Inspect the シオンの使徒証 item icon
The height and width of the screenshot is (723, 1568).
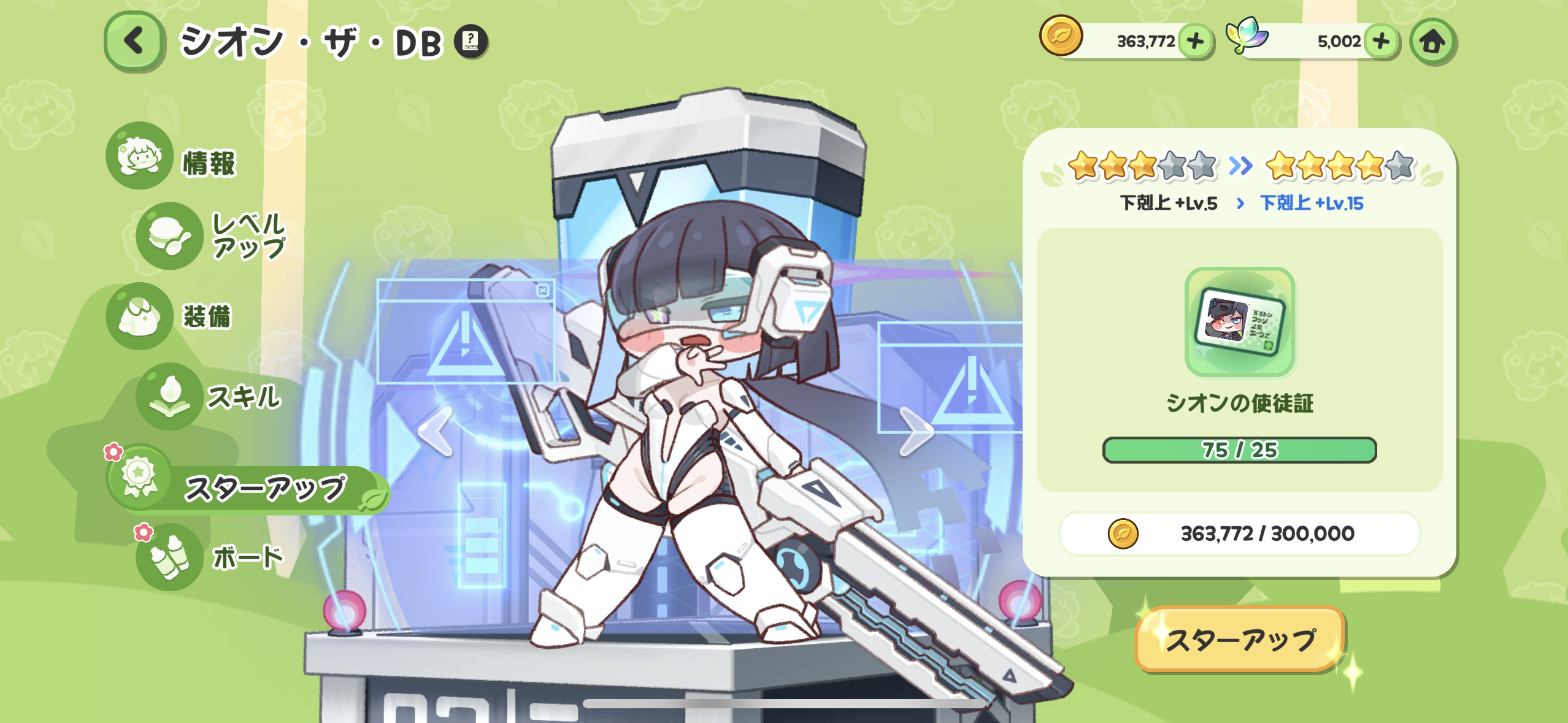pos(1239,322)
